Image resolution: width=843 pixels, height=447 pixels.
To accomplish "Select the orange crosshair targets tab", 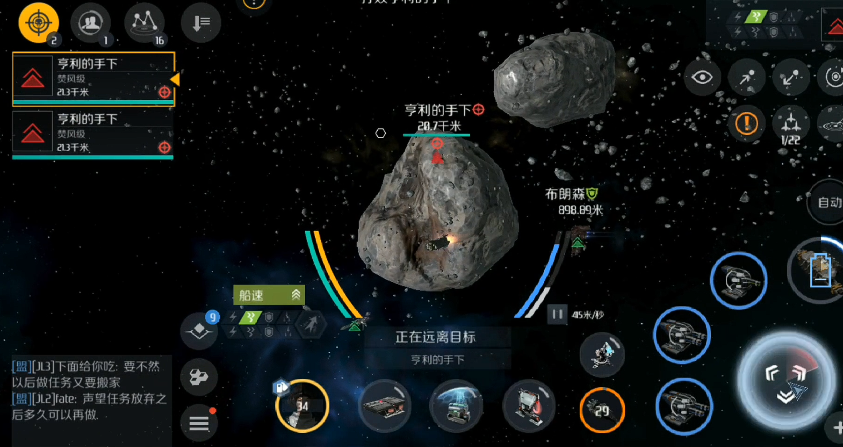I will pyautogui.click(x=39, y=21).
